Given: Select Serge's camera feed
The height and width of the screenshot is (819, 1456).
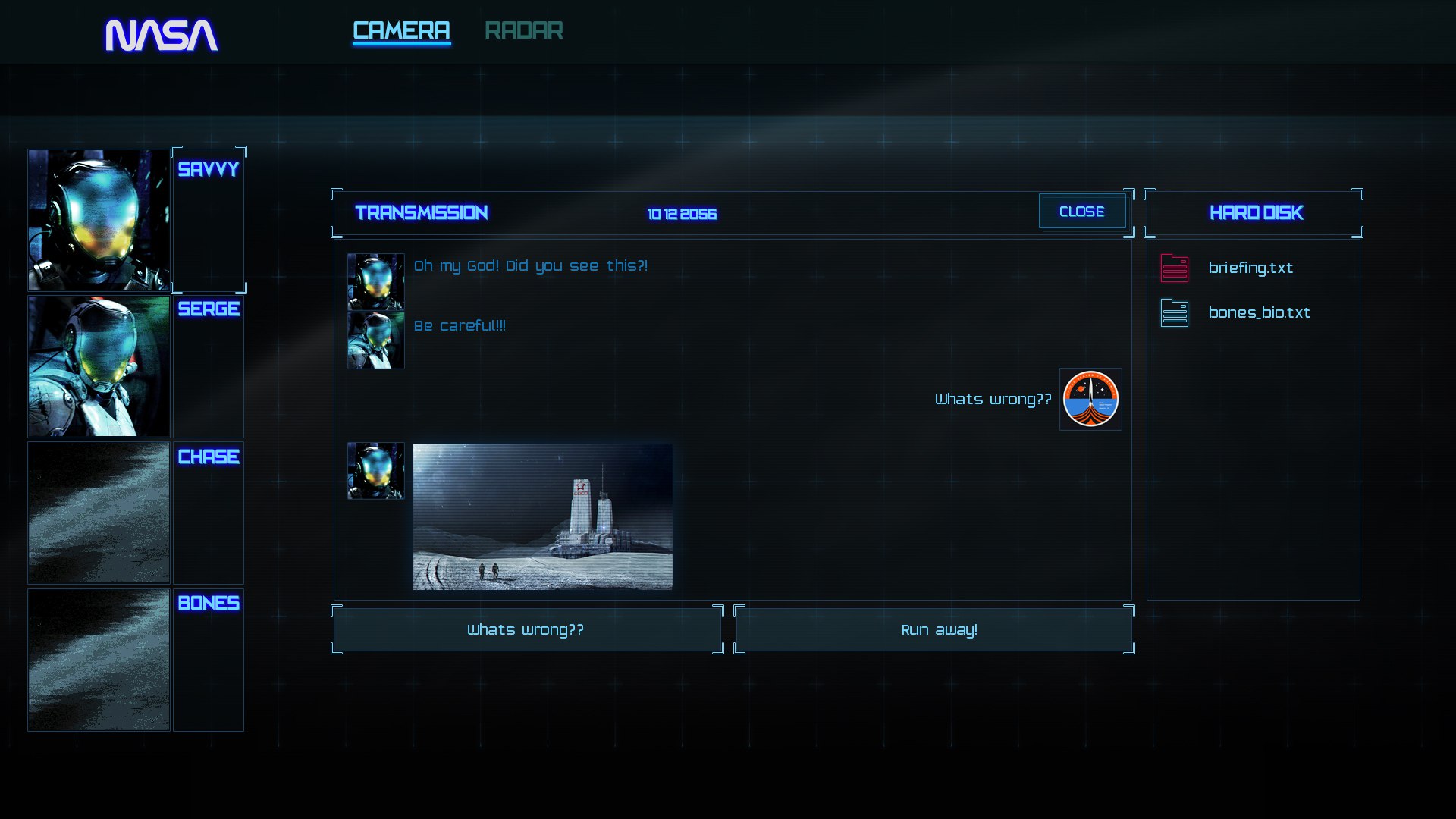Looking at the screenshot, I should (99, 366).
